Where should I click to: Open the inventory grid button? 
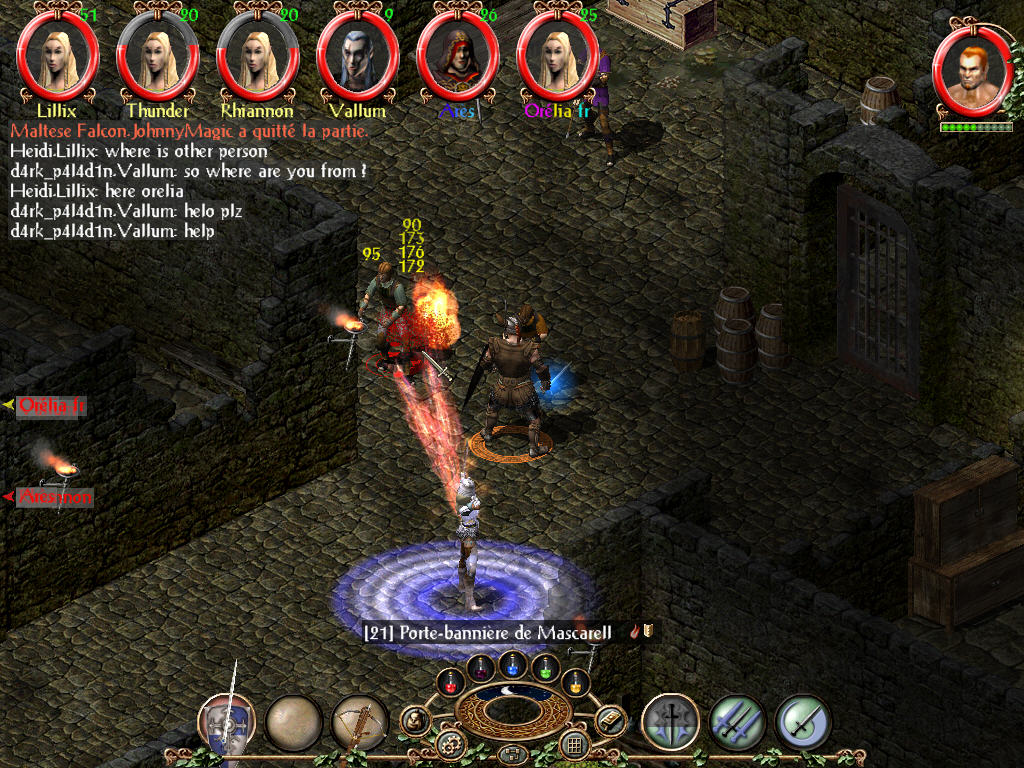pyautogui.click(x=573, y=744)
